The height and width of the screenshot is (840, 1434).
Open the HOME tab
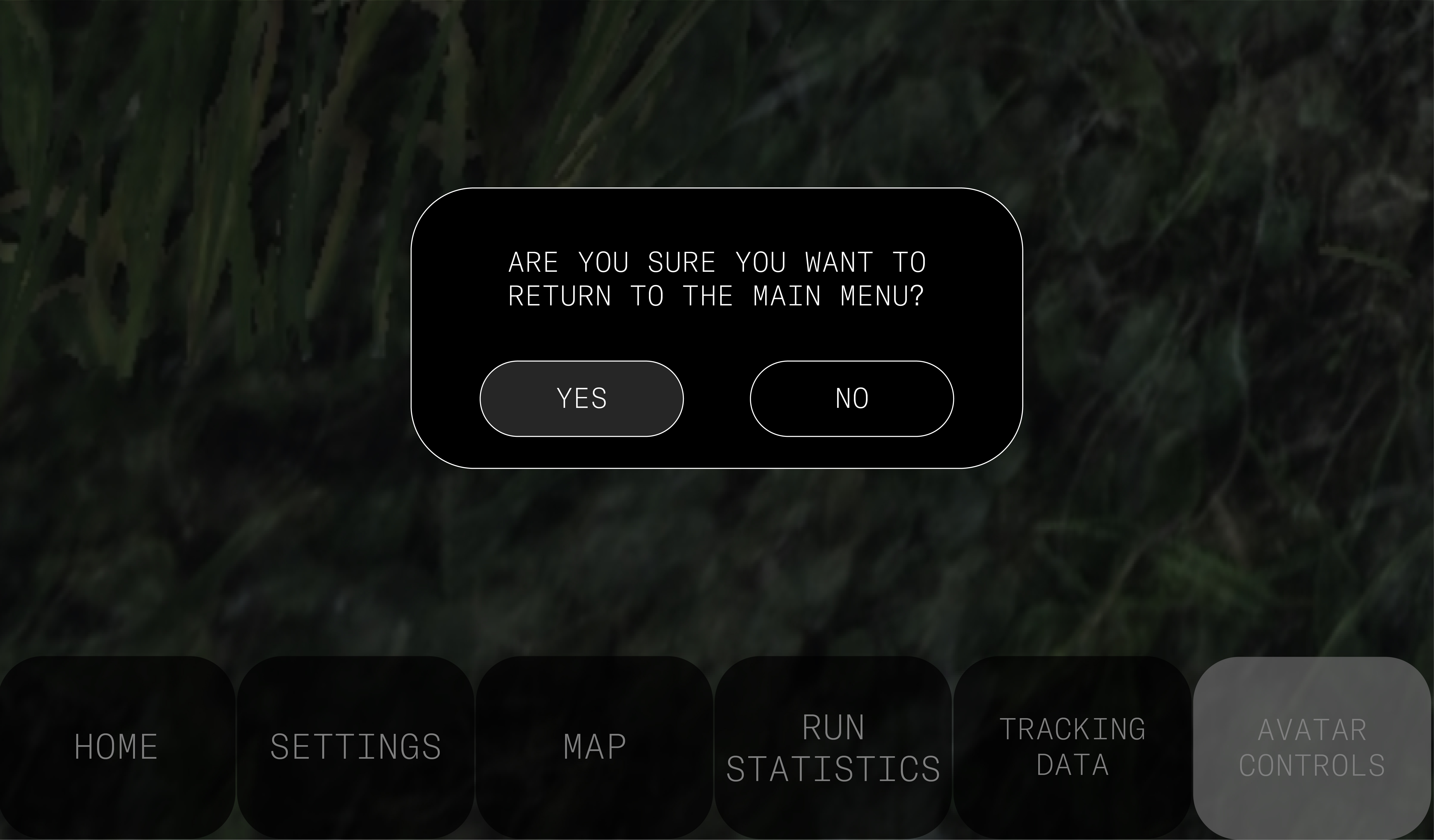pos(117,747)
